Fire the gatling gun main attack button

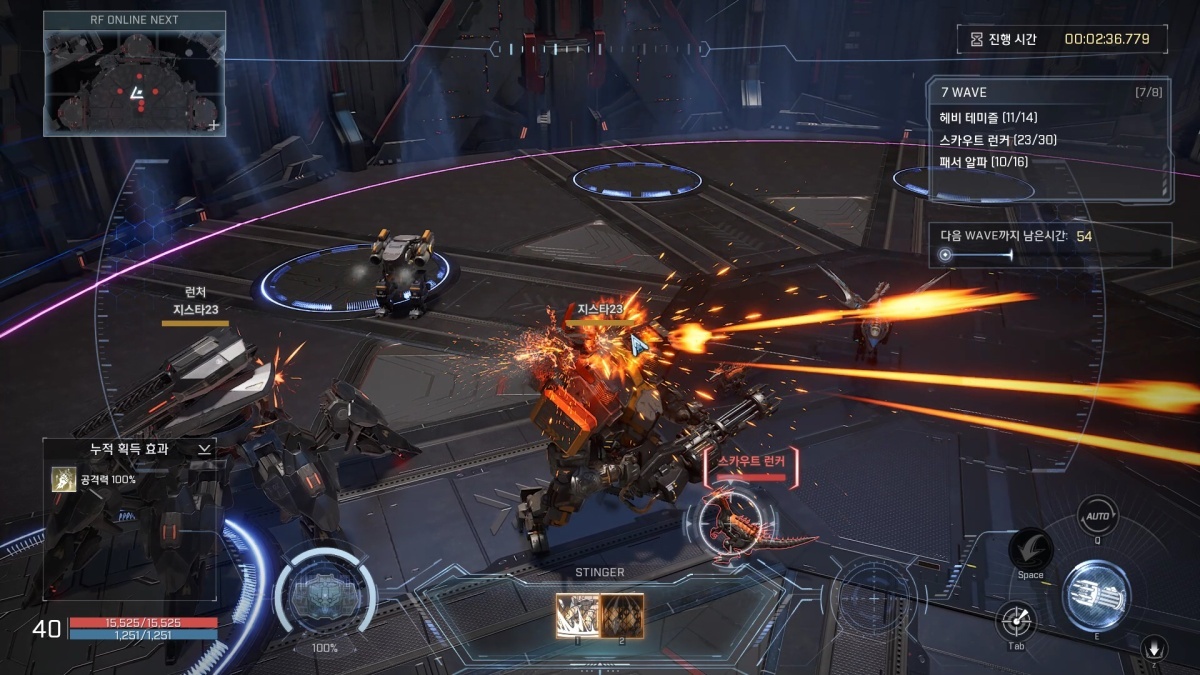[x=1096, y=590]
